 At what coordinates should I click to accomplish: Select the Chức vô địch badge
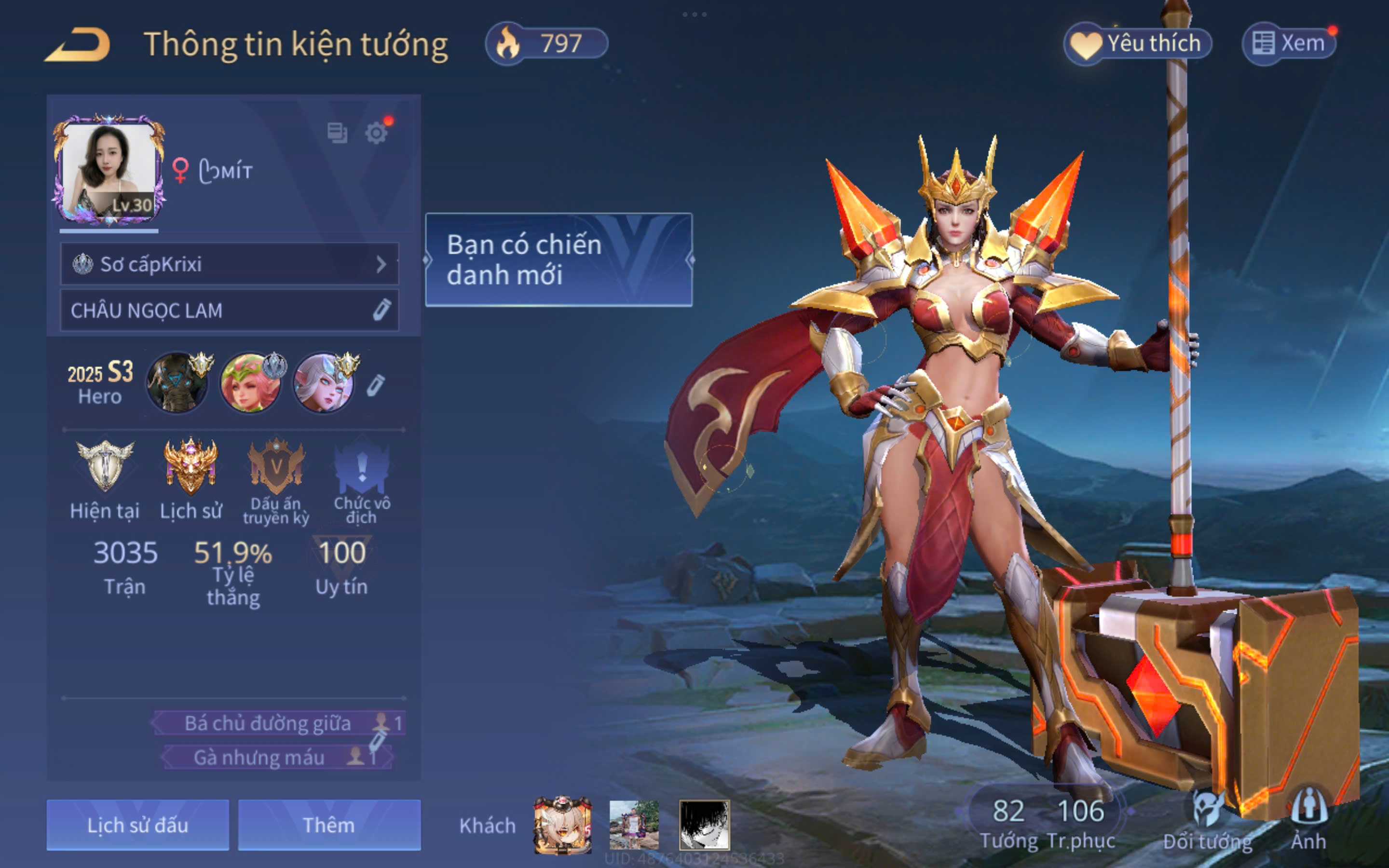pyautogui.click(x=362, y=466)
